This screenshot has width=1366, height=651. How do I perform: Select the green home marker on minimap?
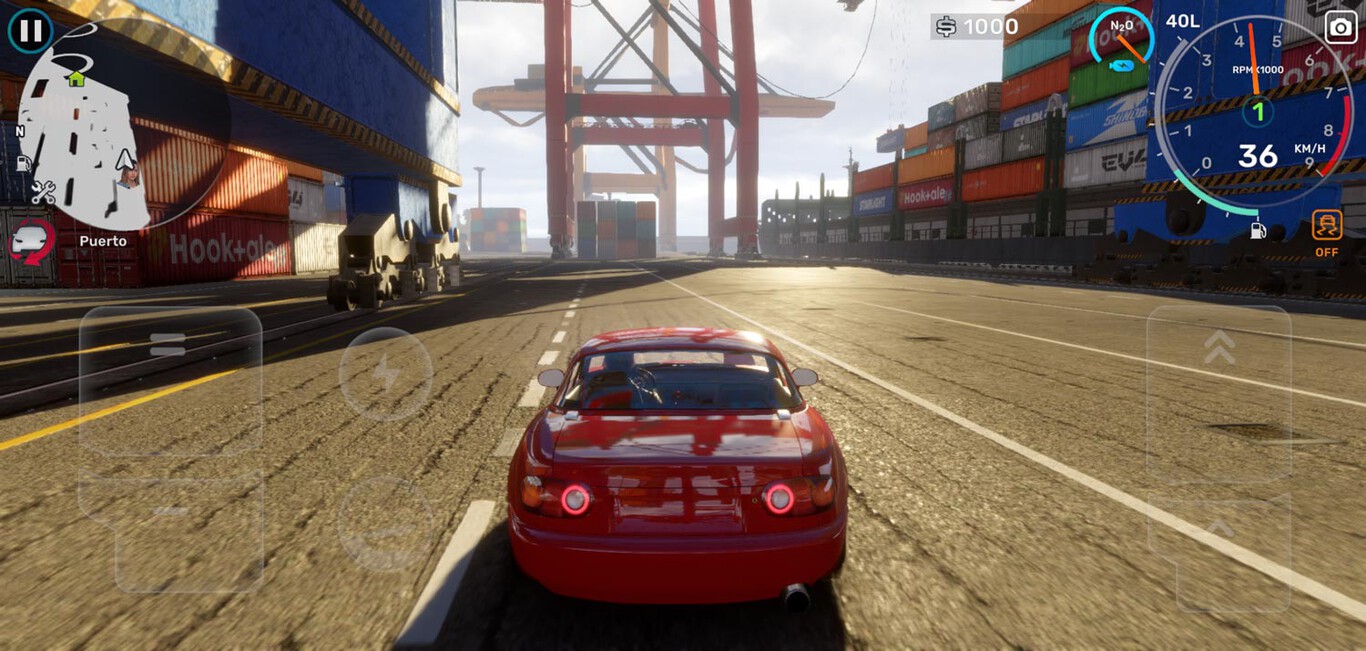(76, 78)
